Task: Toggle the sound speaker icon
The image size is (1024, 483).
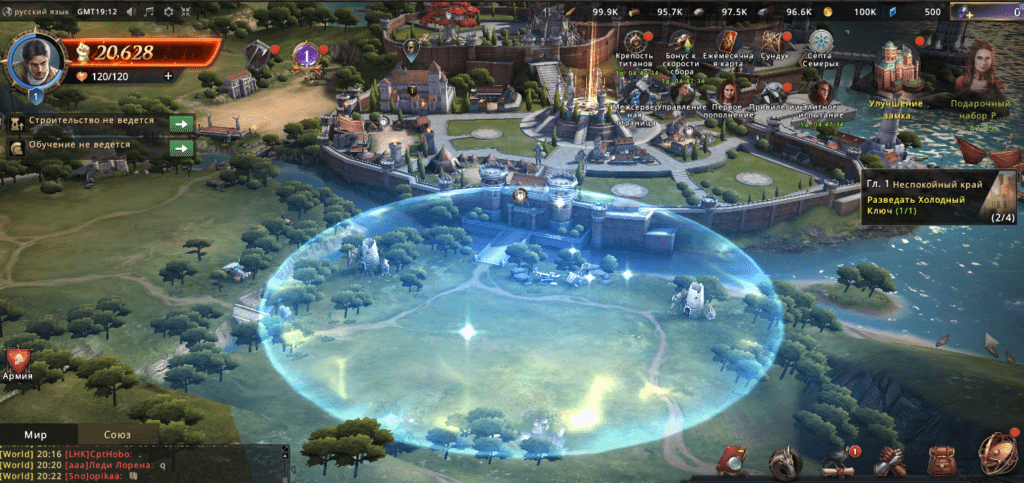Action: pyautogui.click(x=130, y=11)
